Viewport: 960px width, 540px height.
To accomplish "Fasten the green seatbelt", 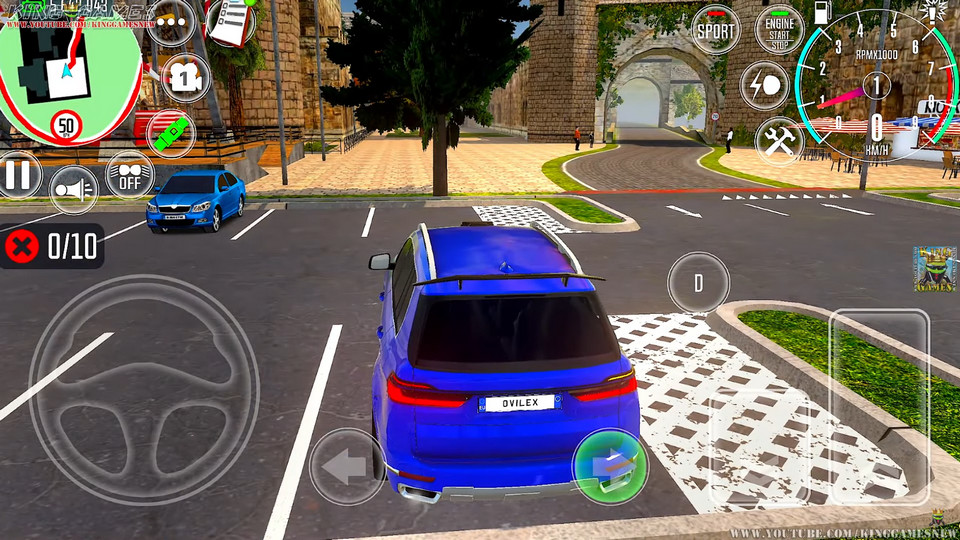I will 171,133.
